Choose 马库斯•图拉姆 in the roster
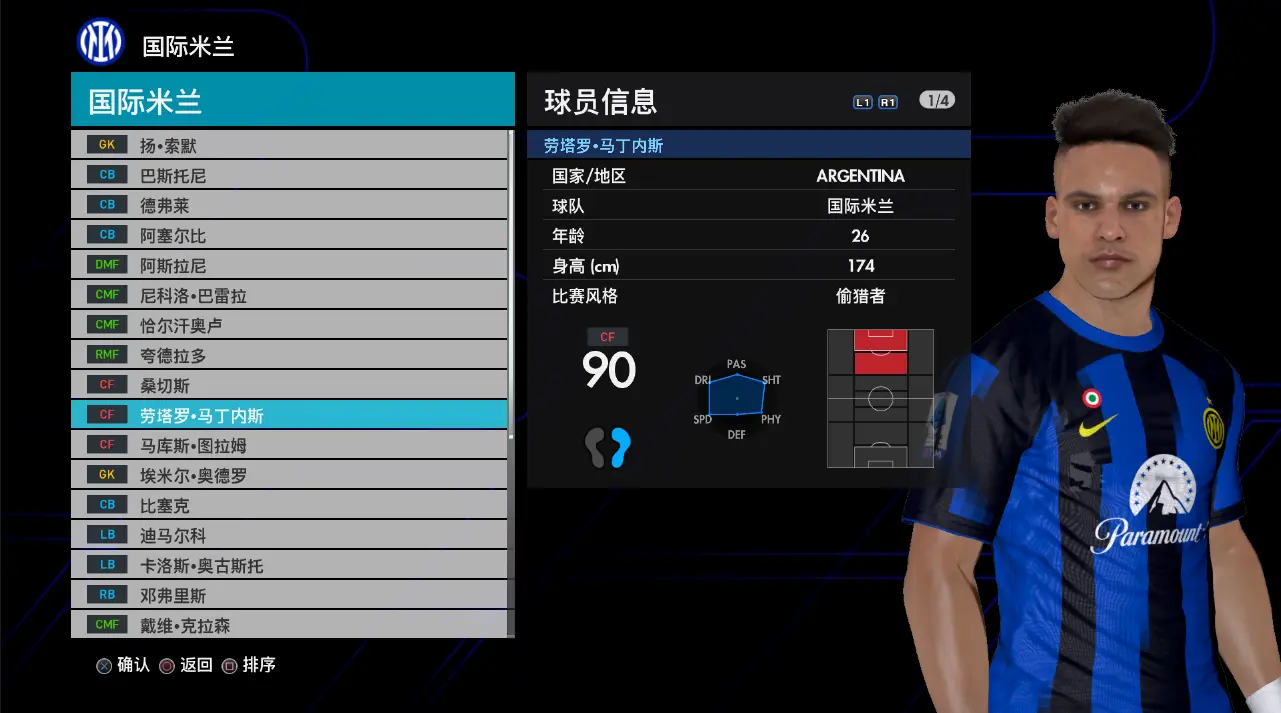Image resolution: width=1281 pixels, height=713 pixels. point(289,445)
